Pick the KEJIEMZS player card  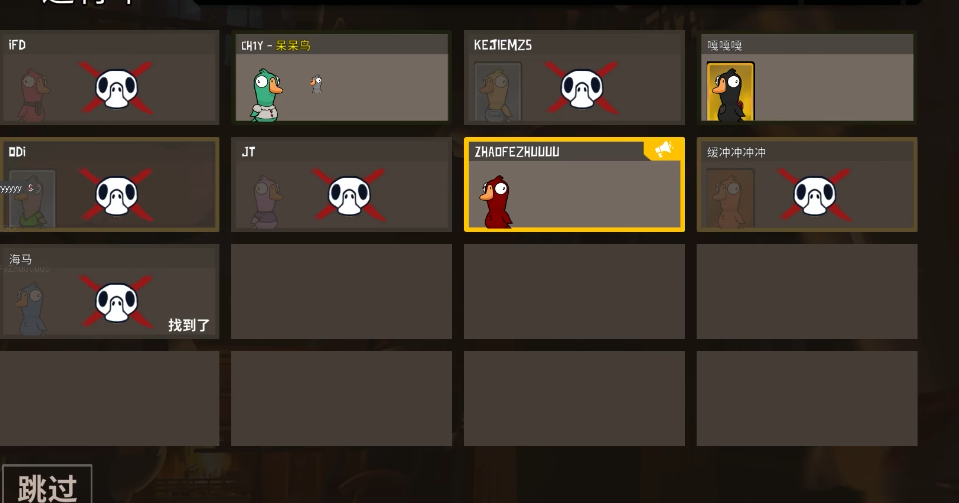click(x=574, y=78)
